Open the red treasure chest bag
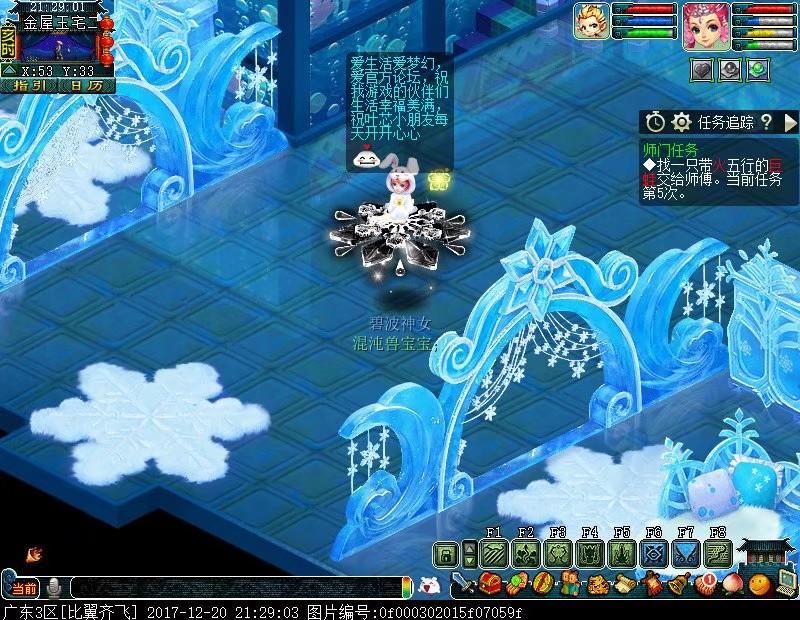The image size is (800, 620). pyautogui.click(x=490, y=584)
